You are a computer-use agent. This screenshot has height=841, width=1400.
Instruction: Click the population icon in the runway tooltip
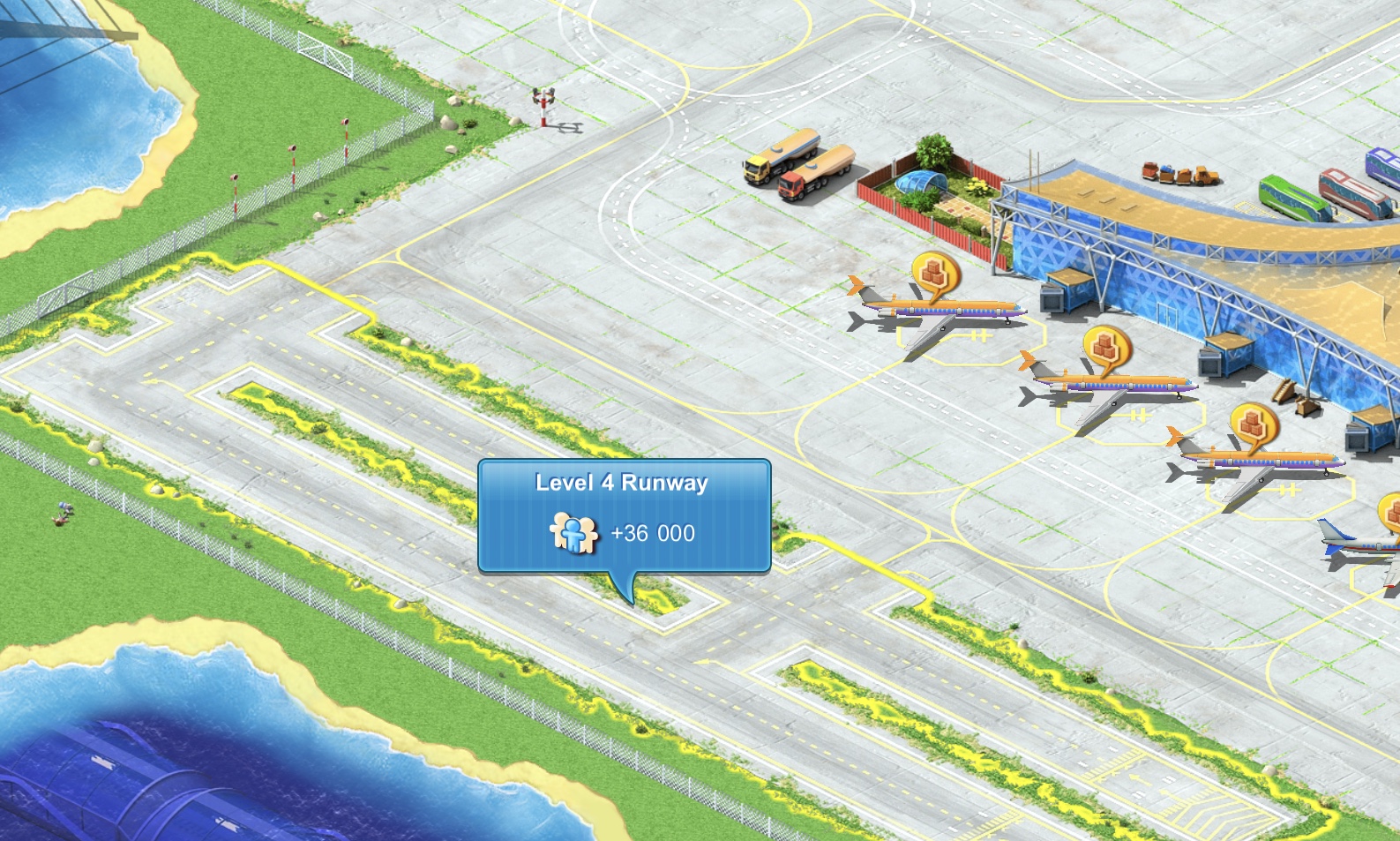point(573,531)
